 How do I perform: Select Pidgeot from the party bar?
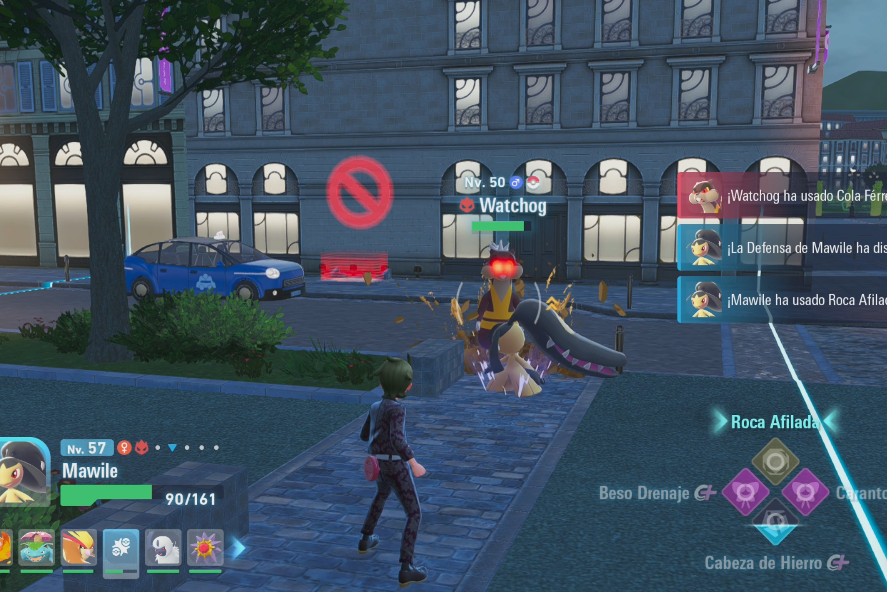click(78, 547)
